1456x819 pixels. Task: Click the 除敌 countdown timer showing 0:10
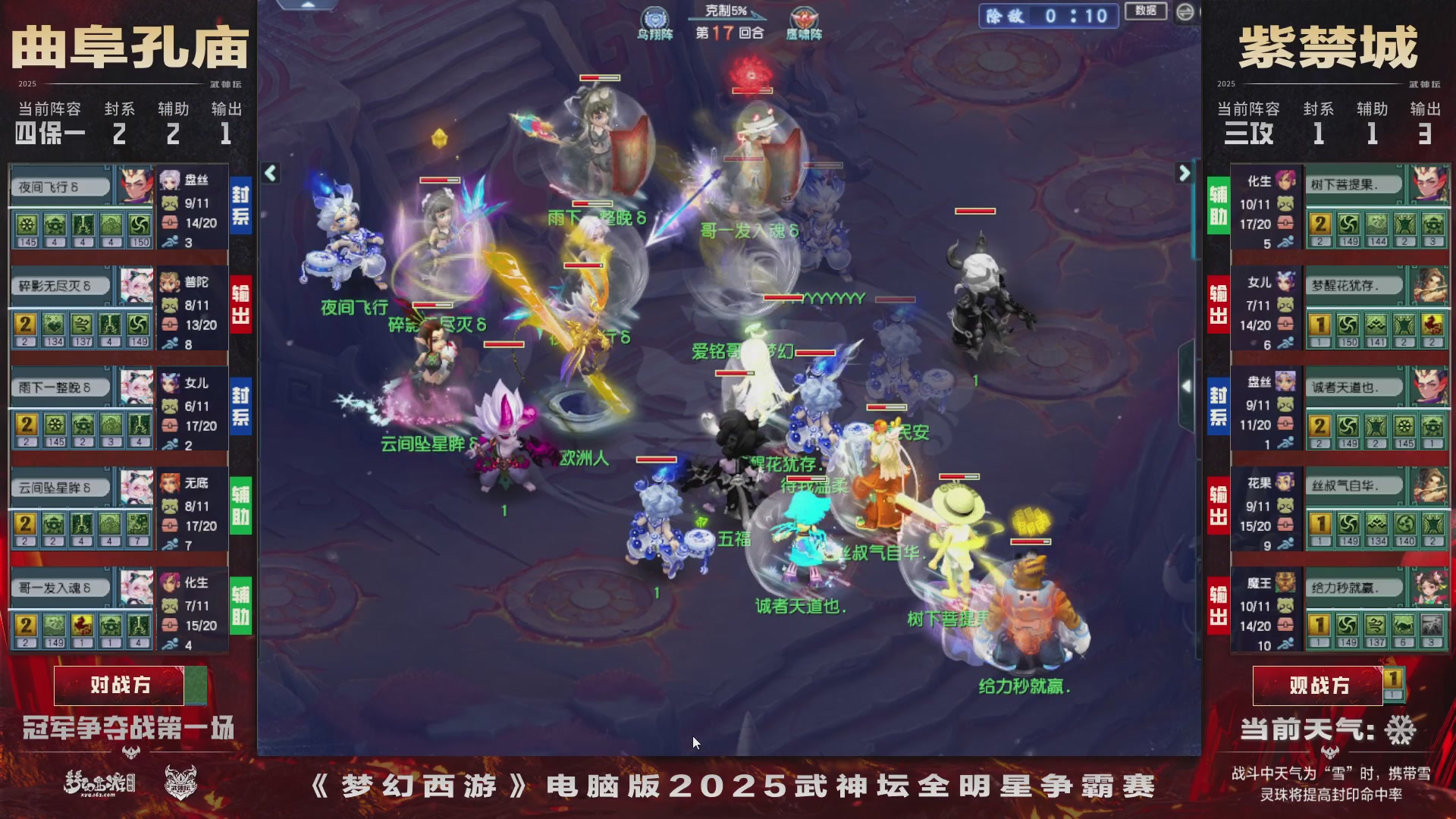(1049, 17)
